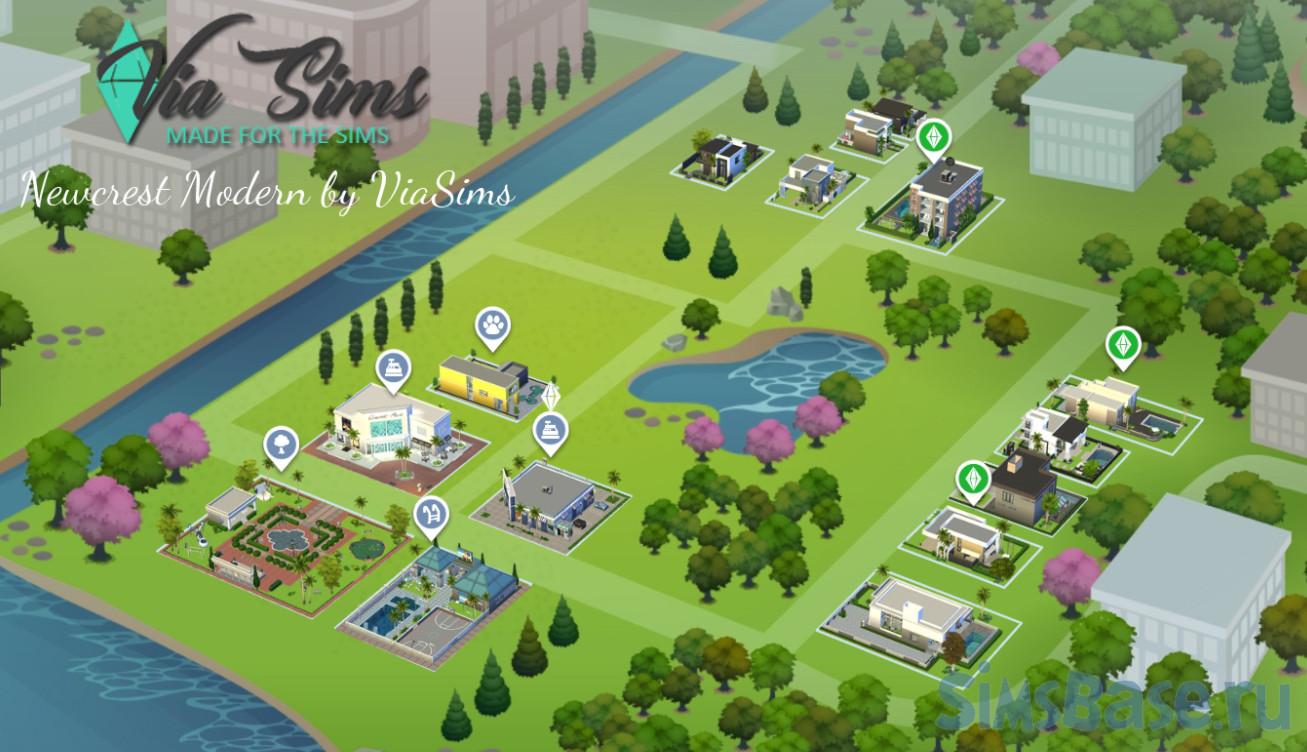Viewport: 1307px width, 752px height.
Task: Select green plumbob marker above the apartment building
Action: [x=933, y=140]
